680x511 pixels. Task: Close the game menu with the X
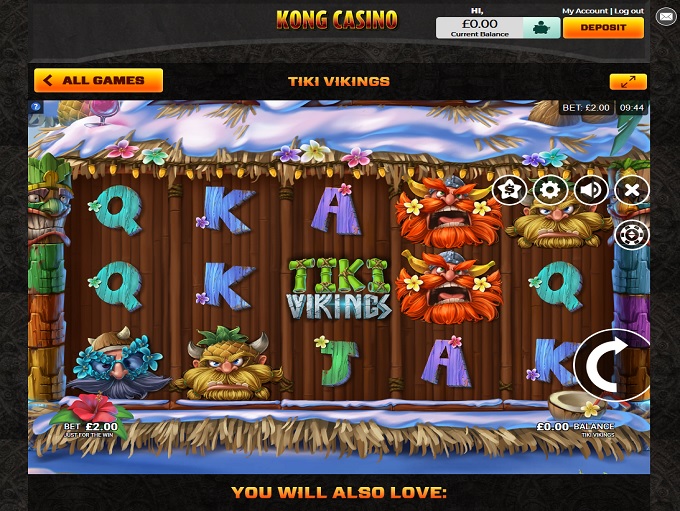tap(631, 189)
